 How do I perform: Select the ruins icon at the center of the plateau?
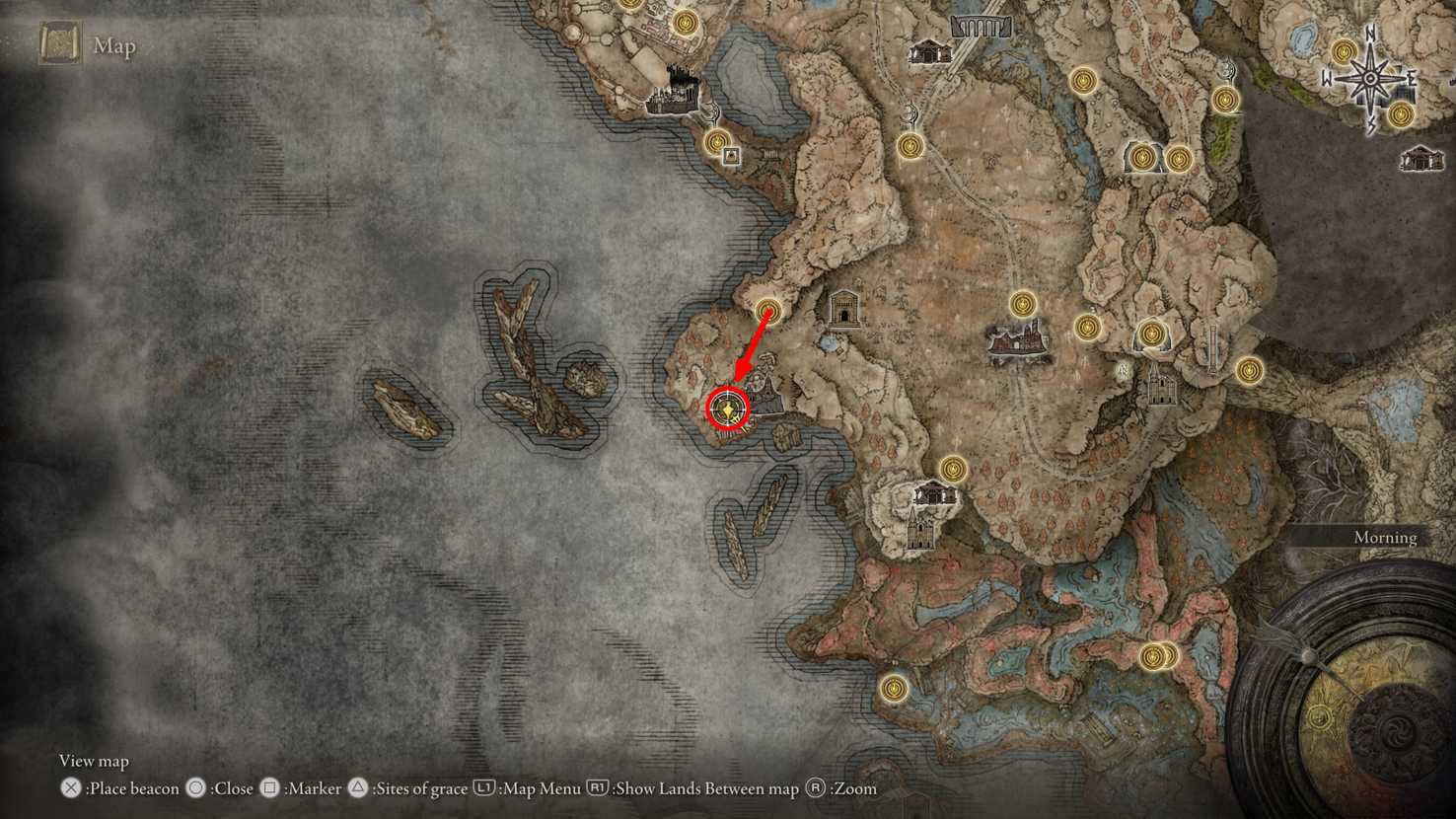(1016, 340)
